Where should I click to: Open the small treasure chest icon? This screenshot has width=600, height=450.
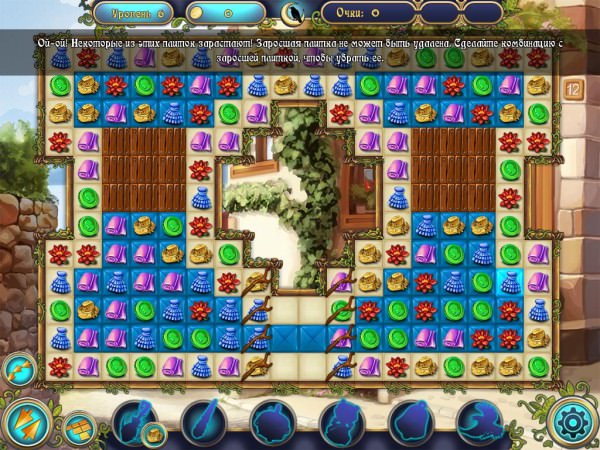(153, 433)
